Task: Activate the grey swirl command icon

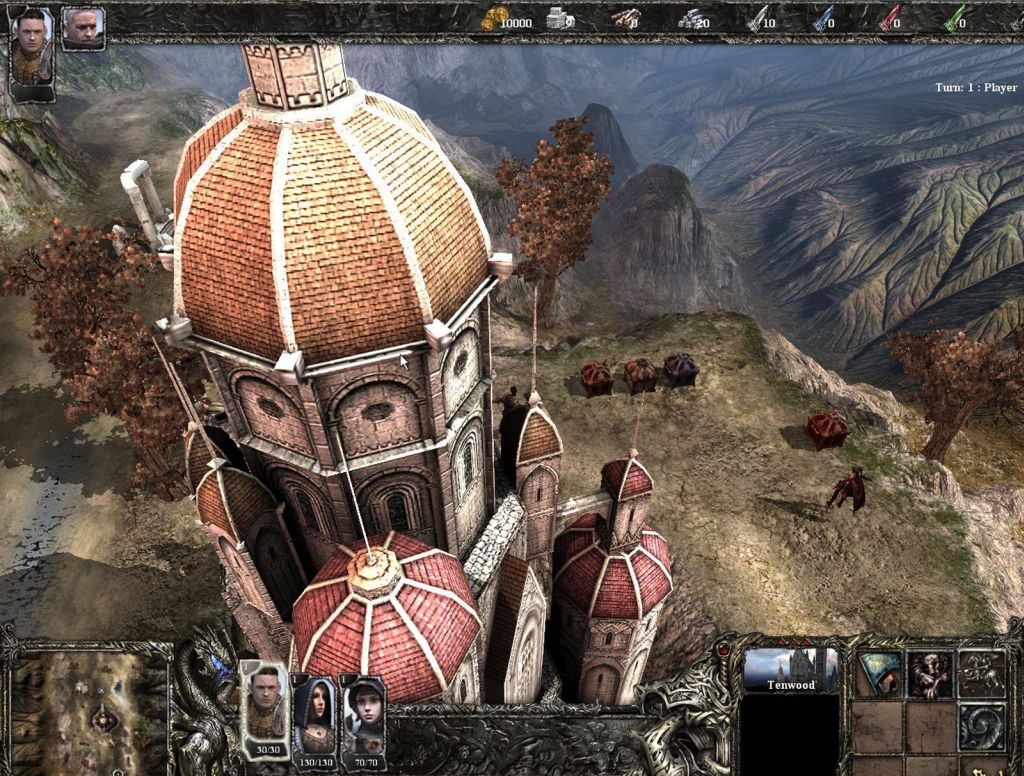Action: (x=981, y=725)
